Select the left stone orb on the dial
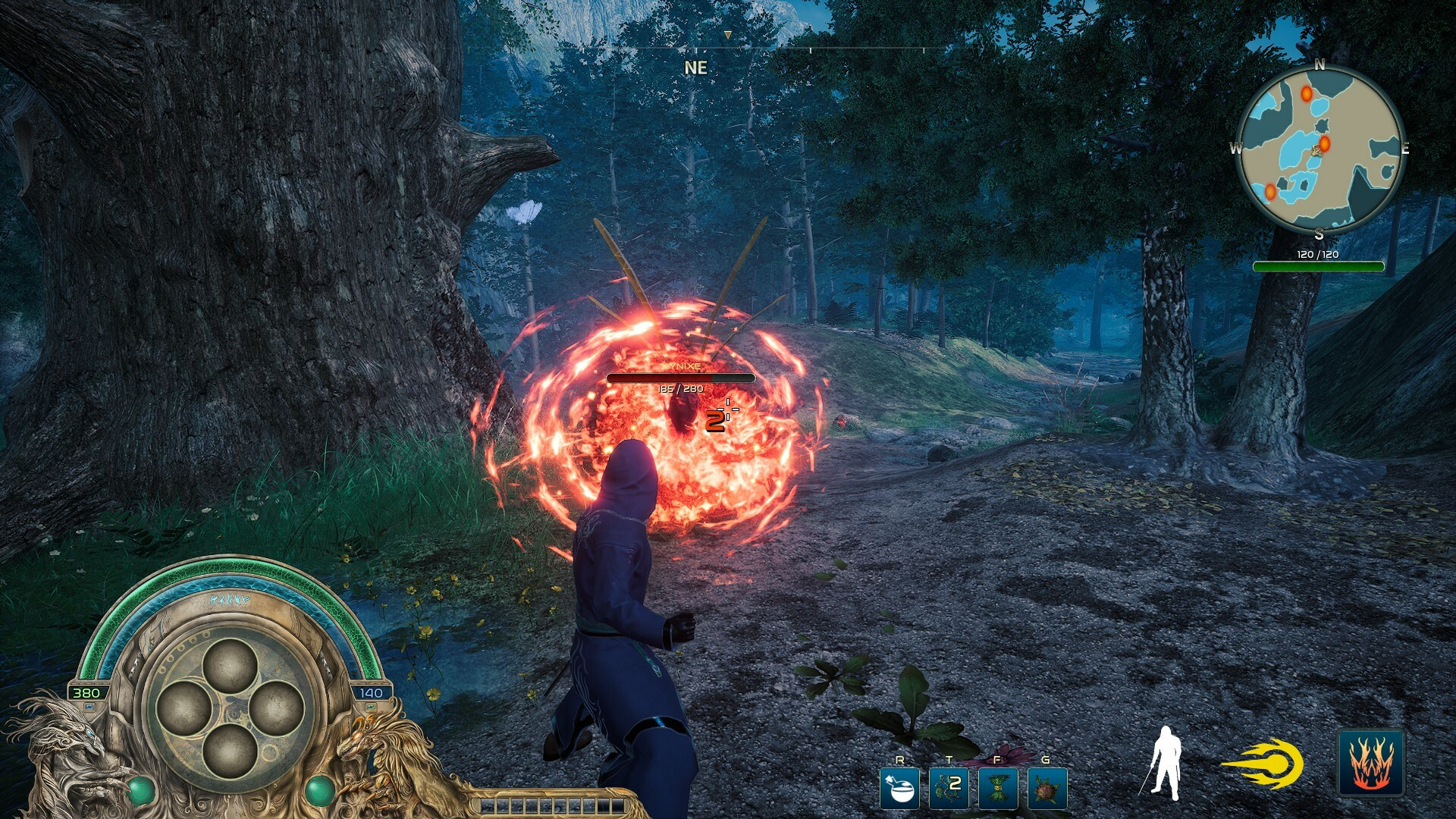Viewport: 1456px width, 819px height. click(x=184, y=708)
